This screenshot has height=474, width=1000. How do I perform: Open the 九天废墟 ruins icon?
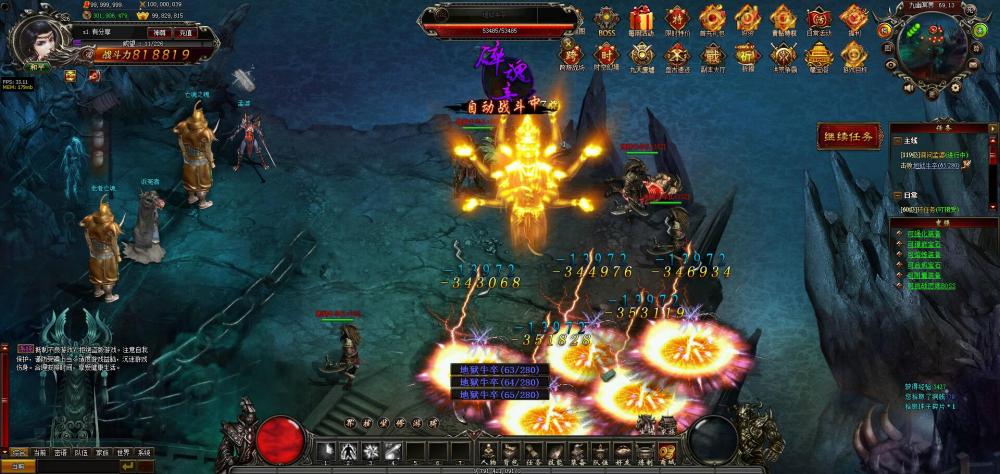(642, 55)
